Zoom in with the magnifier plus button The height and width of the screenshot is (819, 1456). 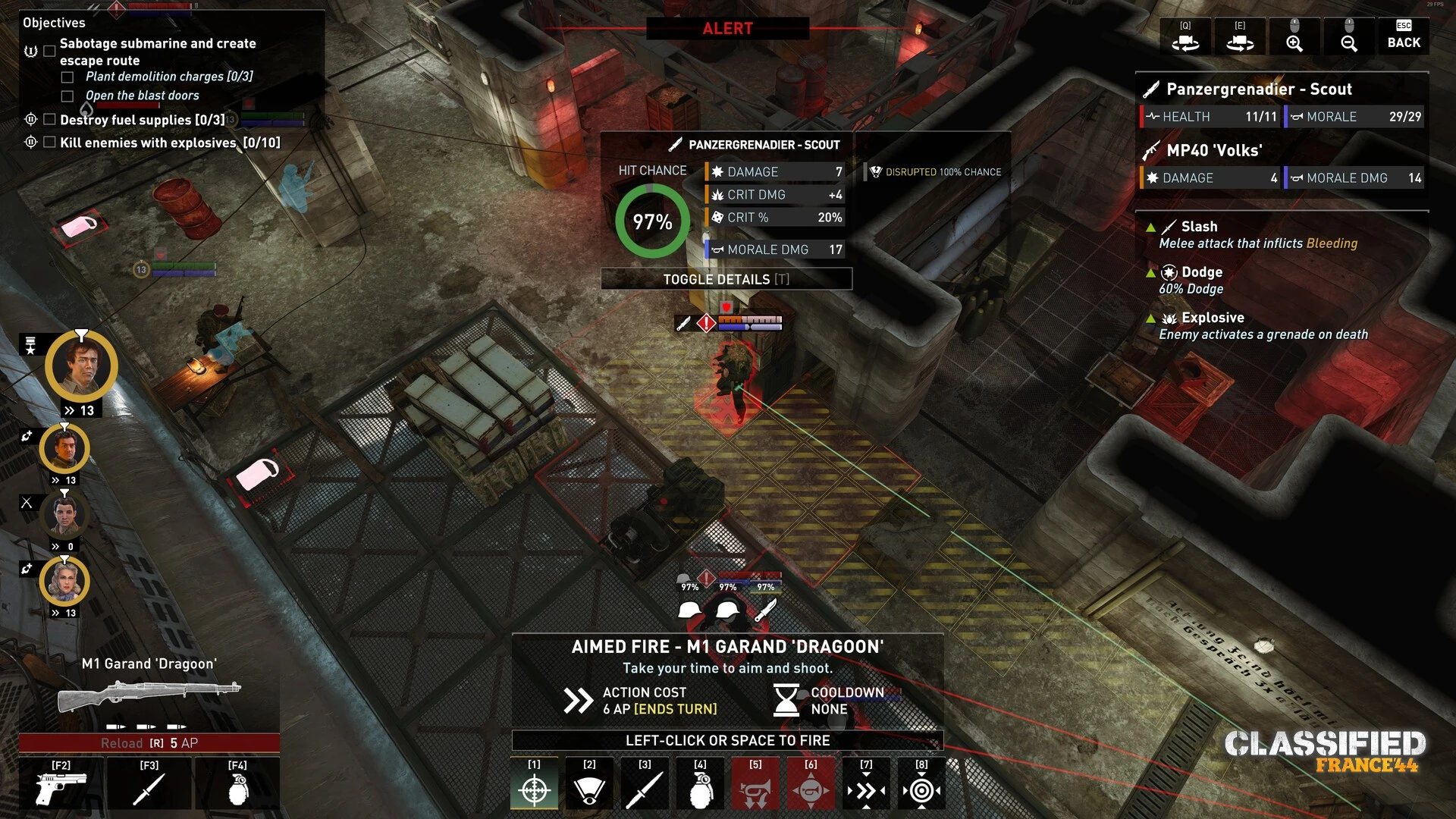pos(1294,36)
